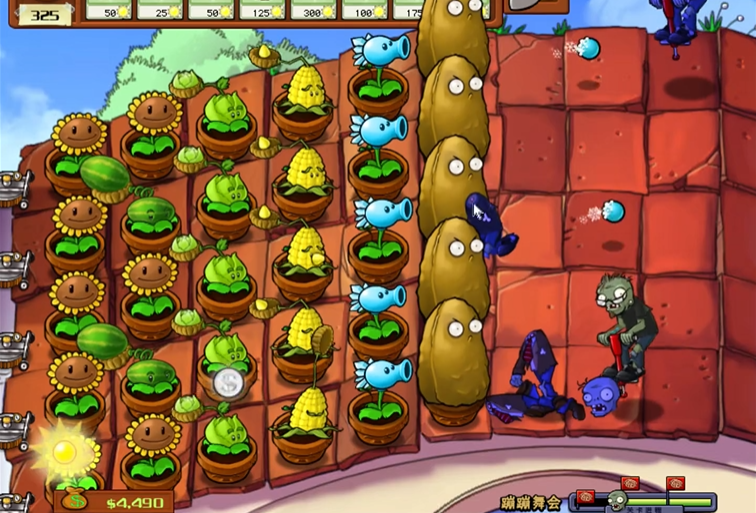Choose the 125-sun seed packet
Screen dimensions: 756x513
(262, 9)
